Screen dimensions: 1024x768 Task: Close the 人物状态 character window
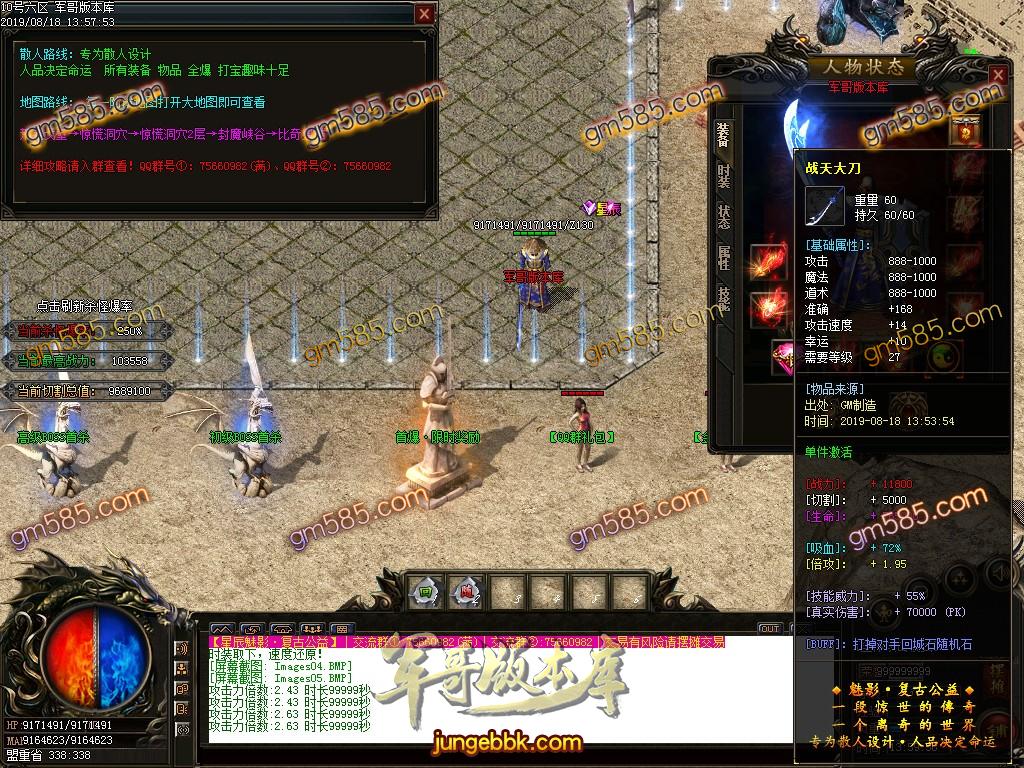pos(997,75)
